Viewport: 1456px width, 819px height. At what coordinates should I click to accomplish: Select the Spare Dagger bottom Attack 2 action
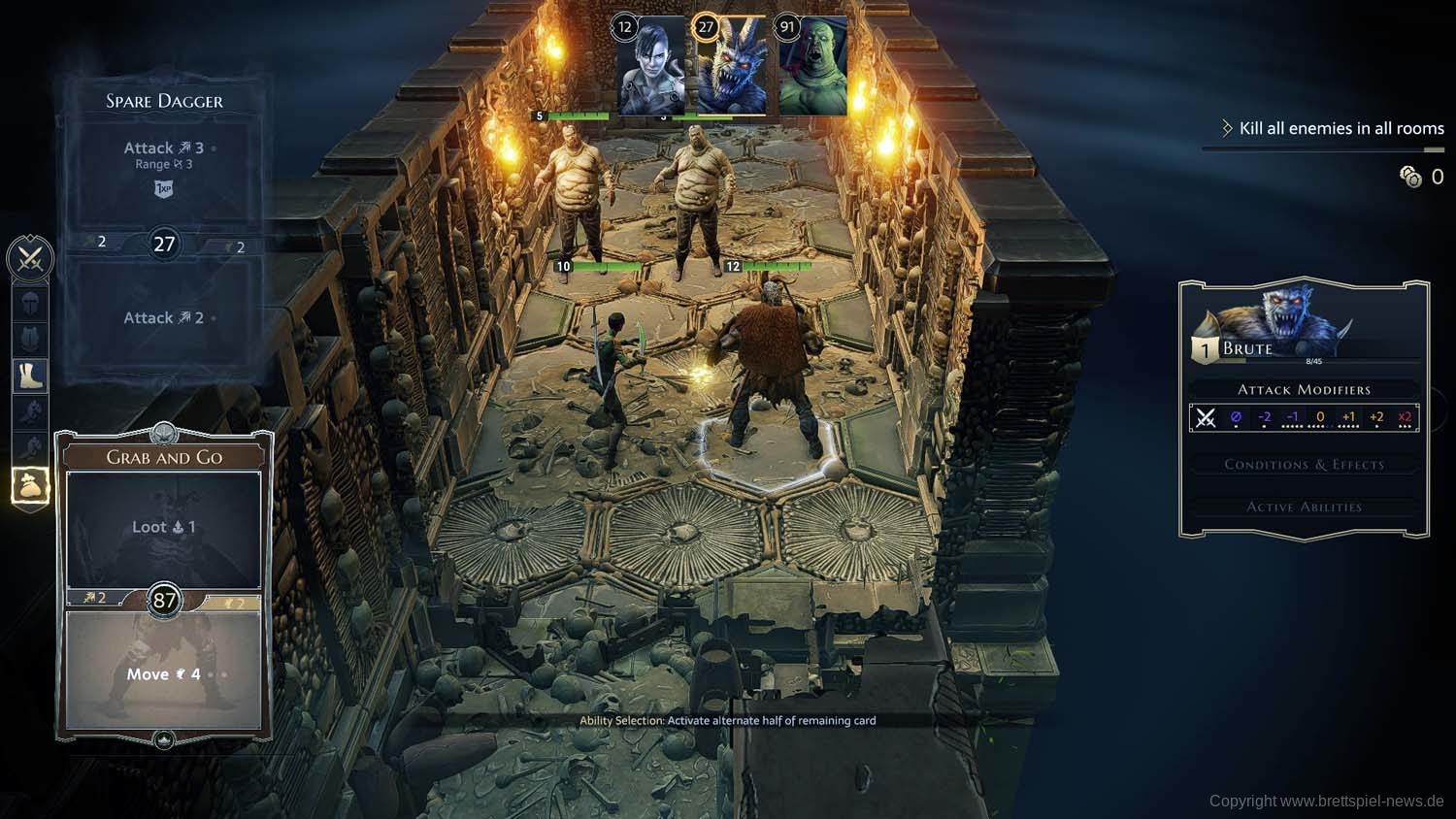163,317
